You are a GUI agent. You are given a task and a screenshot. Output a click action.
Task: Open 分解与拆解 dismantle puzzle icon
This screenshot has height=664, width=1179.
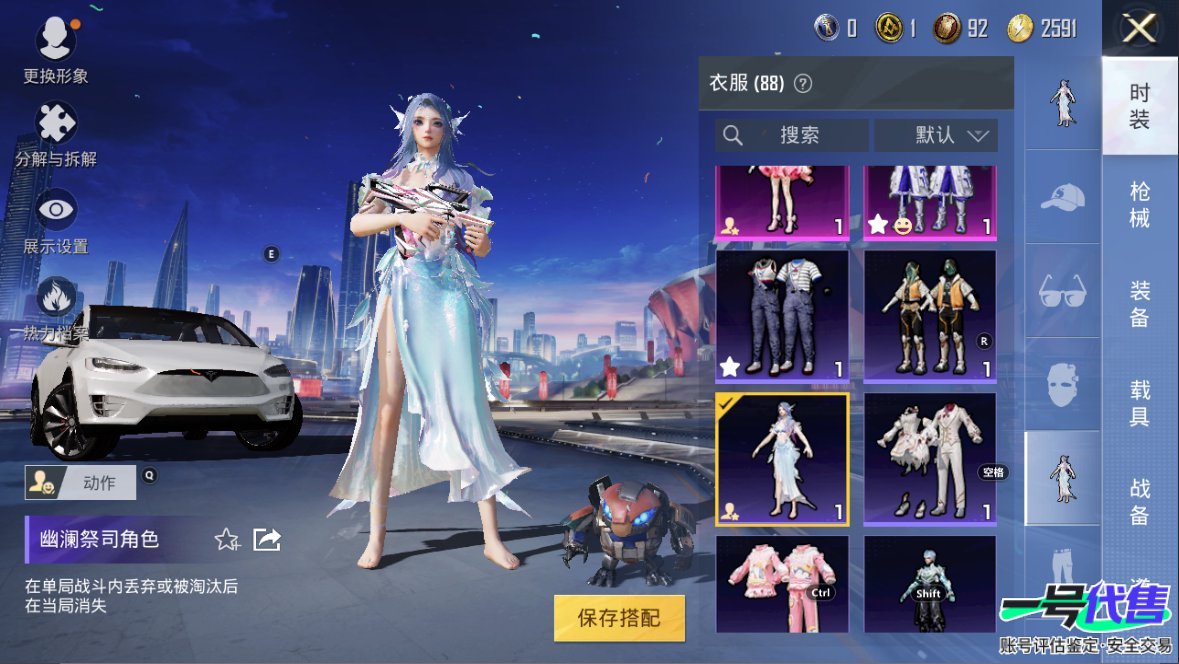click(x=56, y=133)
